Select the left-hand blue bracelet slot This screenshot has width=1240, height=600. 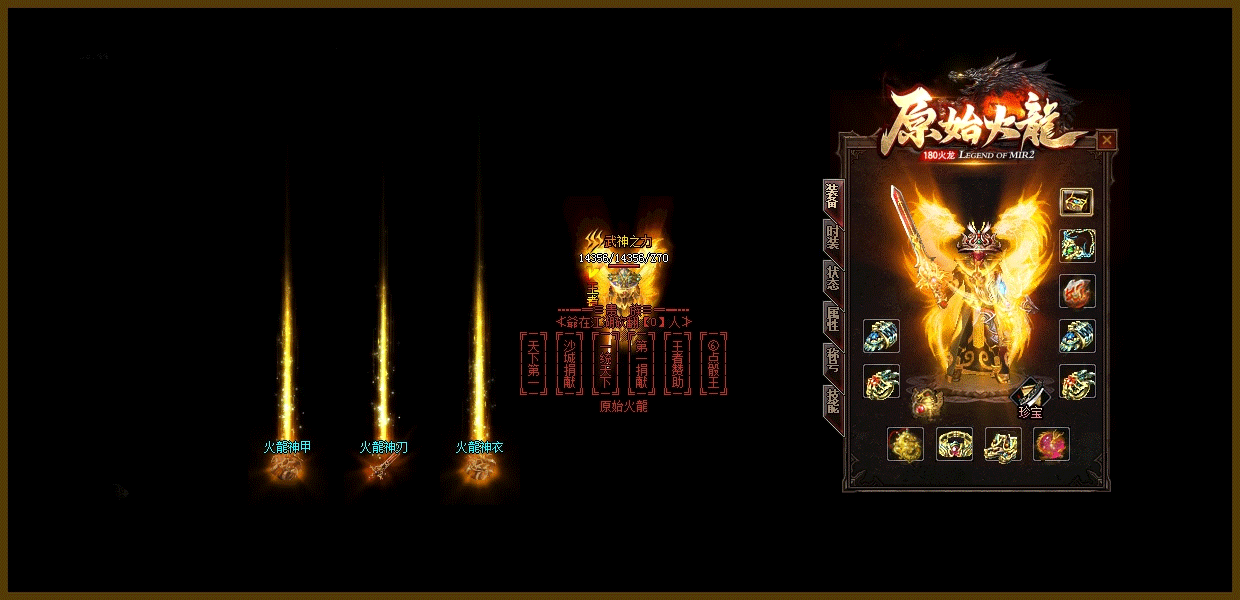click(881, 336)
